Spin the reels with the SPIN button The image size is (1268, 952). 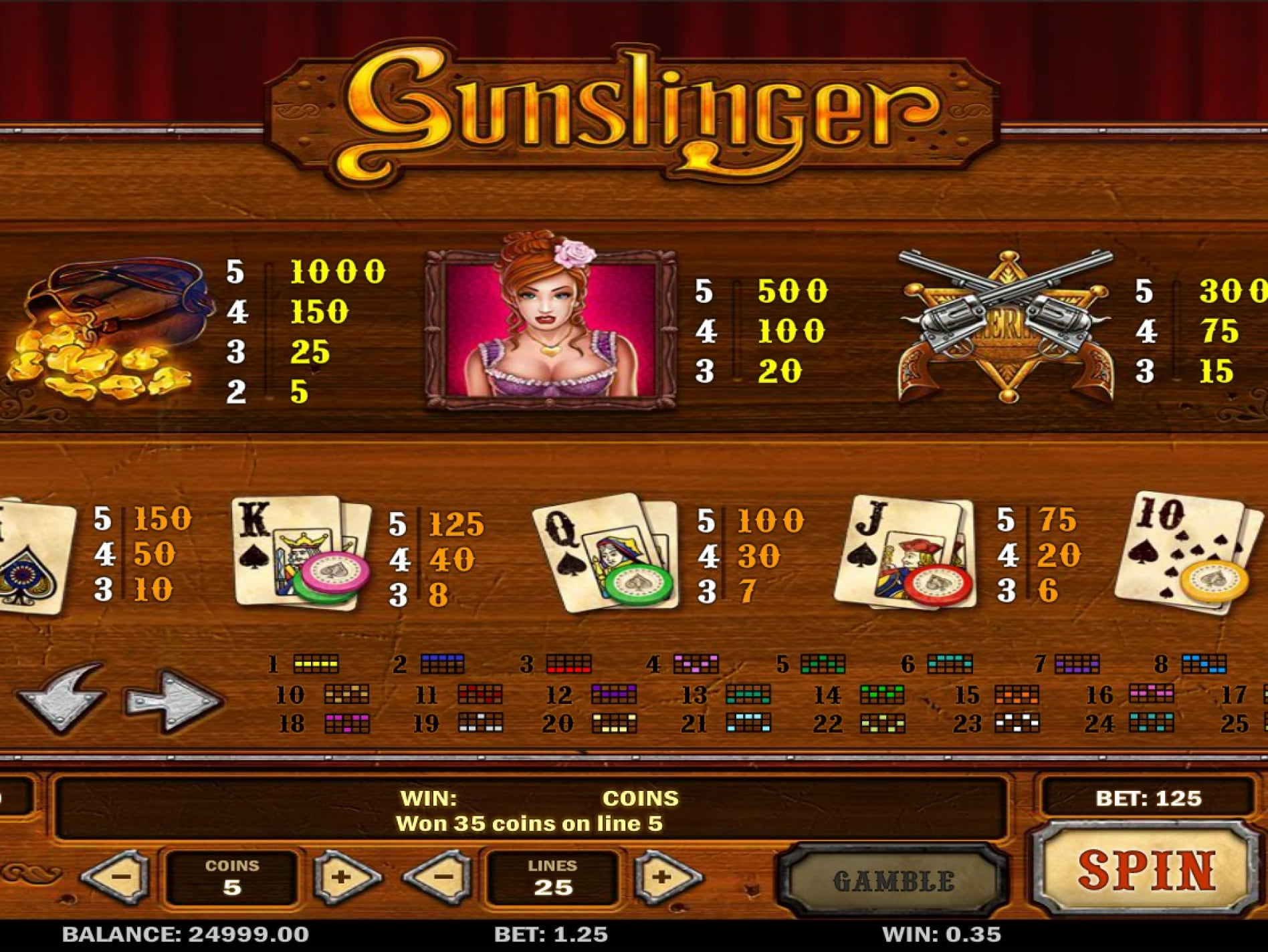click(1146, 871)
